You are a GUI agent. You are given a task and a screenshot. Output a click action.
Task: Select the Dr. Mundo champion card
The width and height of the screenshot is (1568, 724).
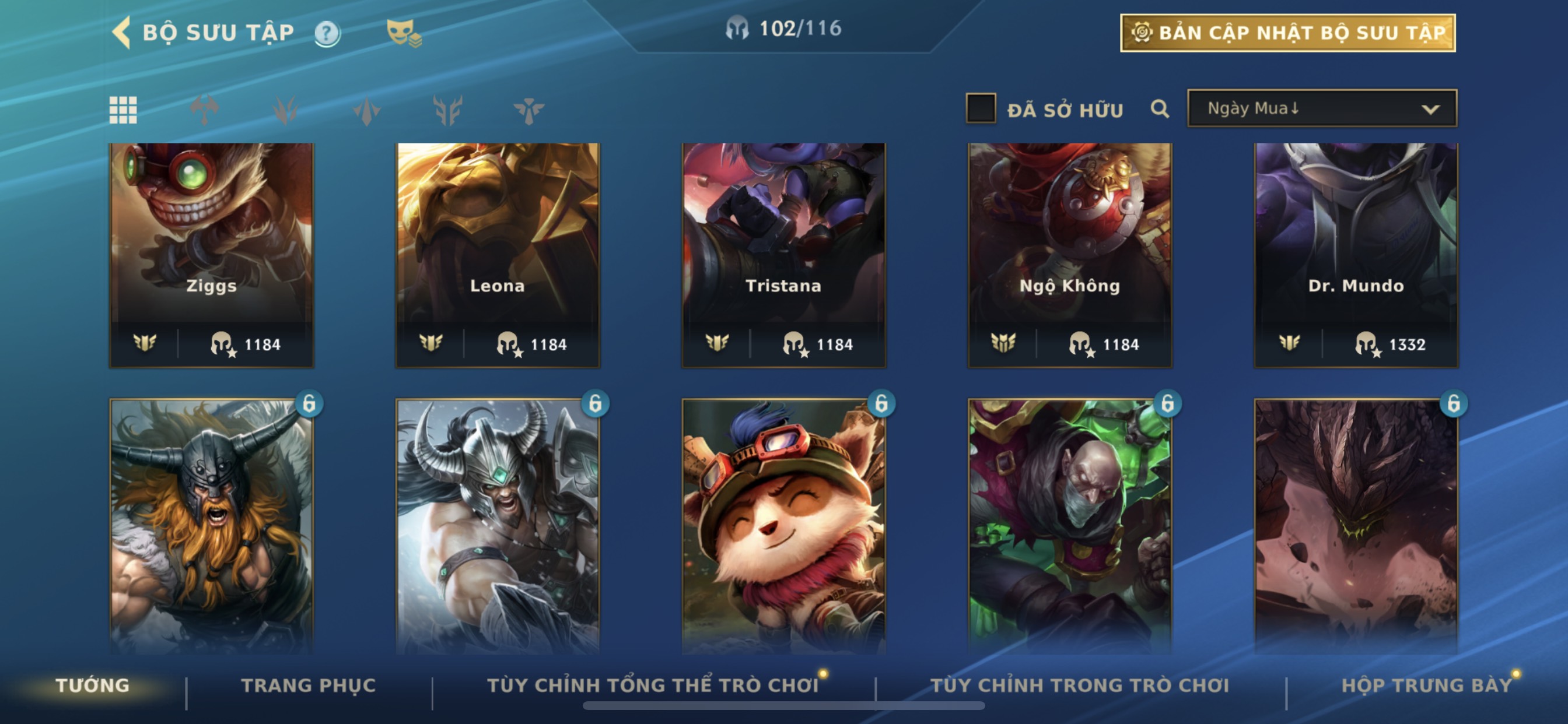pos(1356,254)
